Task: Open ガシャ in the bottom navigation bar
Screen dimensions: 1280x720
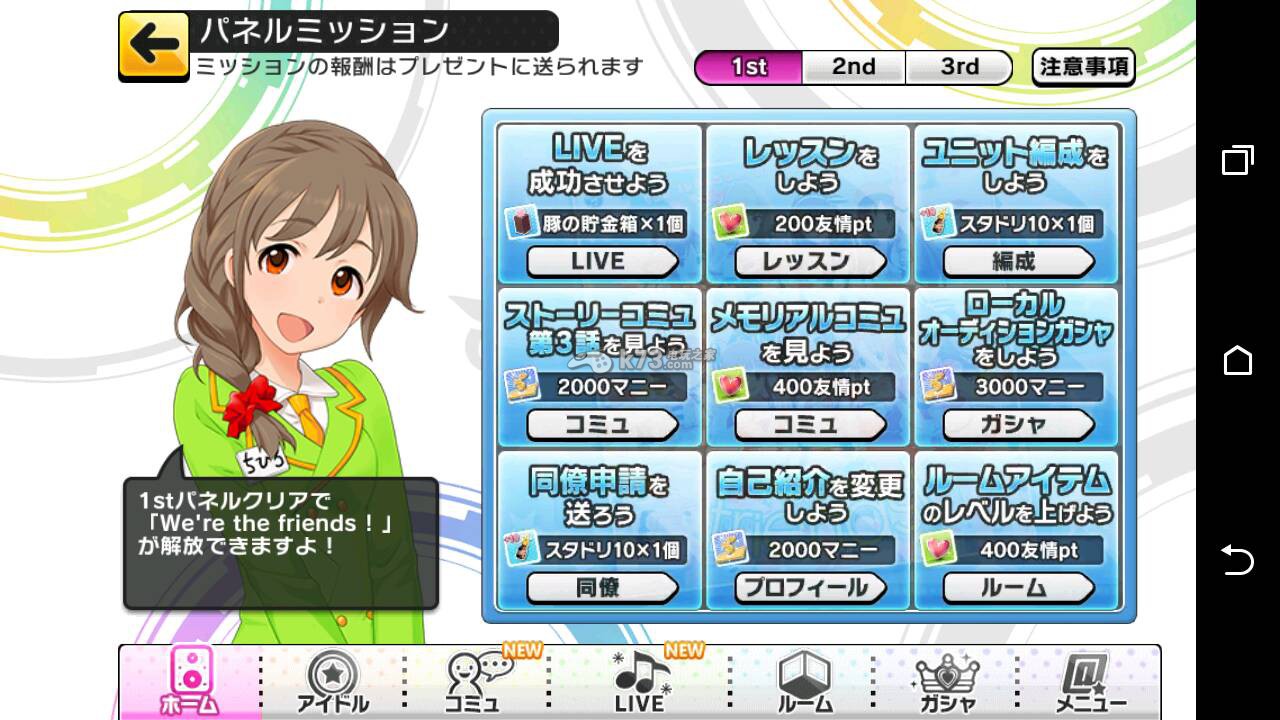Action: pyautogui.click(x=946, y=682)
